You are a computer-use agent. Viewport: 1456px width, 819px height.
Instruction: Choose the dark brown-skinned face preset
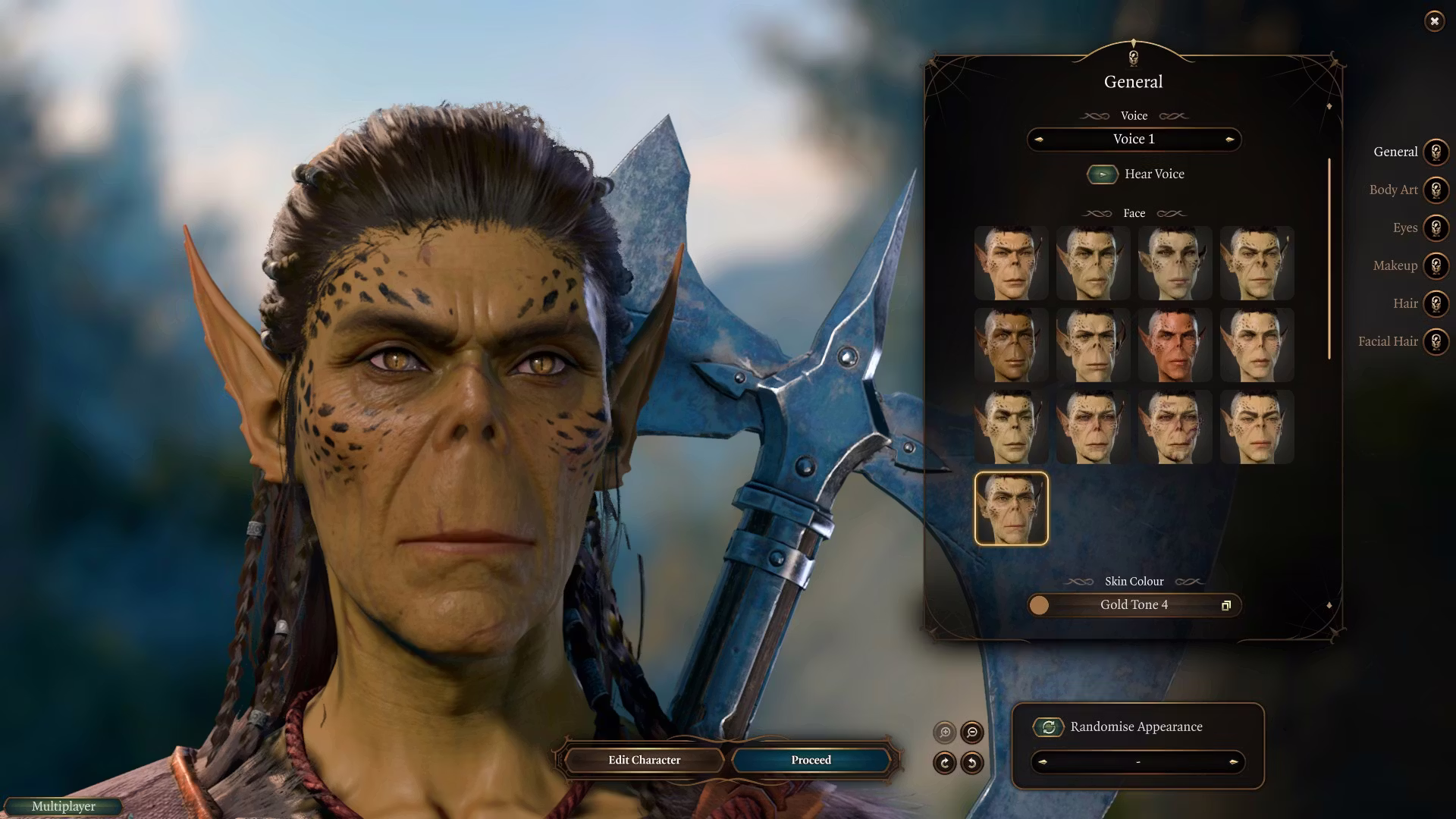click(x=1011, y=345)
